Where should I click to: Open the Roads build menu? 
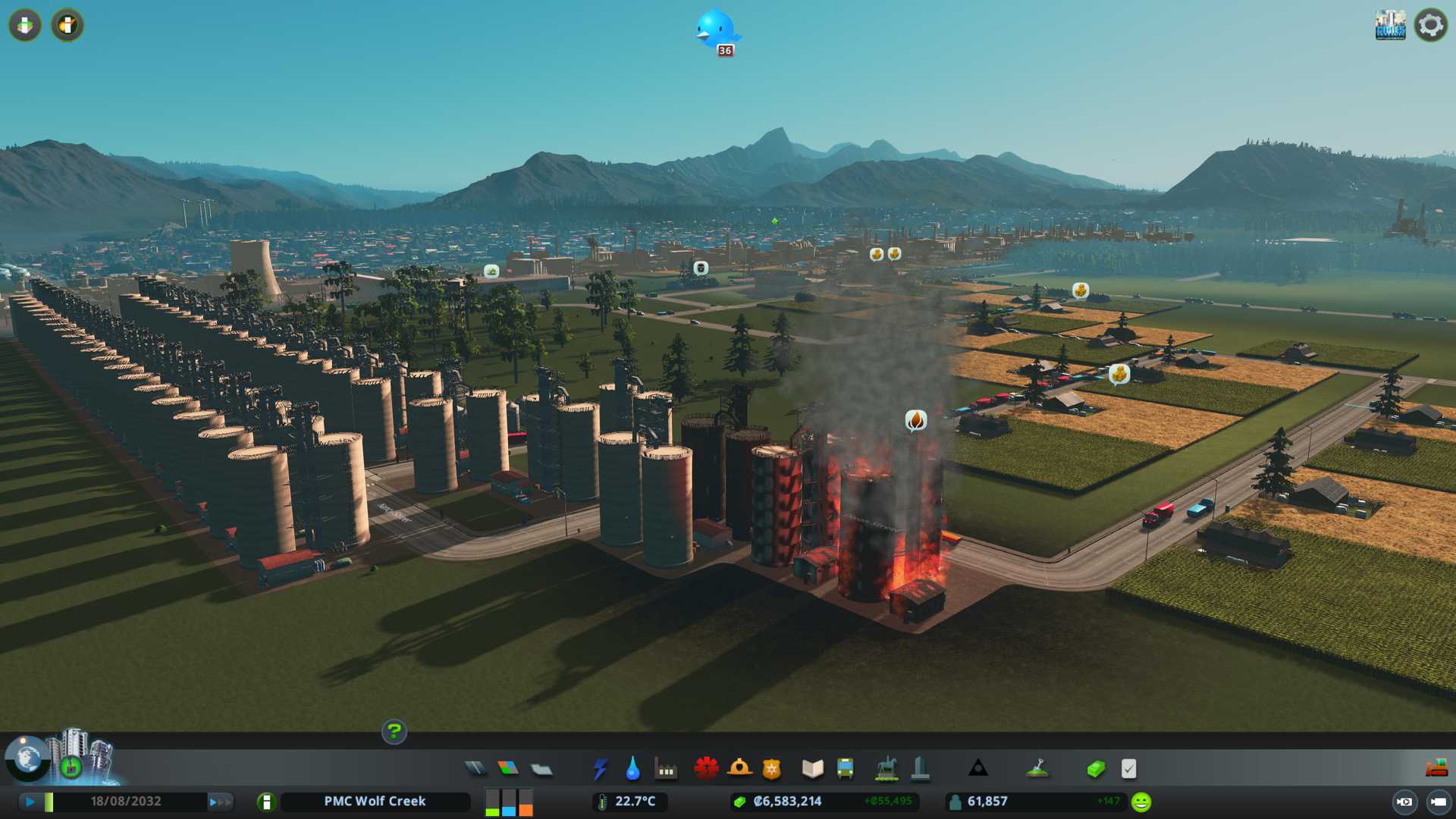click(x=475, y=769)
